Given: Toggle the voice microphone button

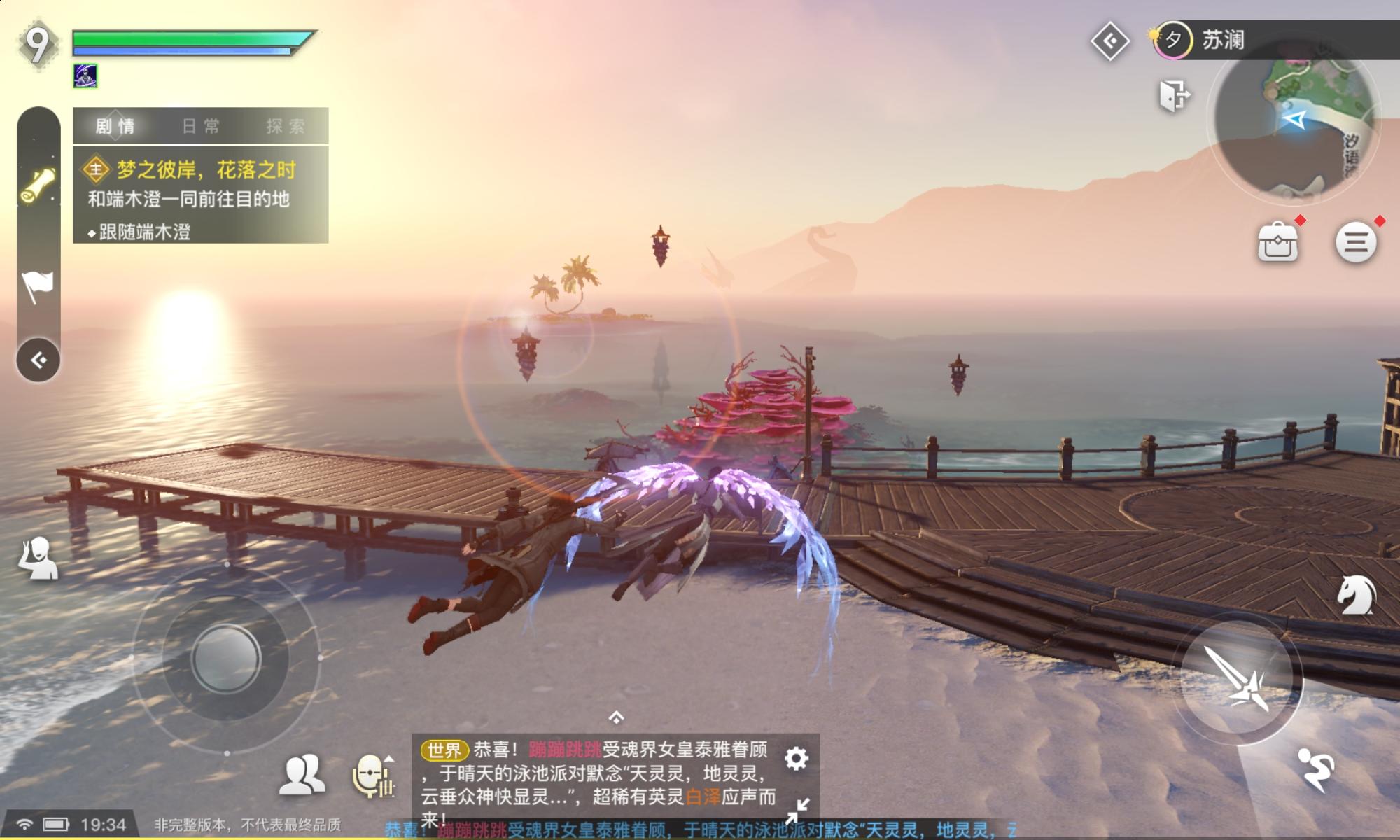Looking at the screenshot, I should 373,776.
